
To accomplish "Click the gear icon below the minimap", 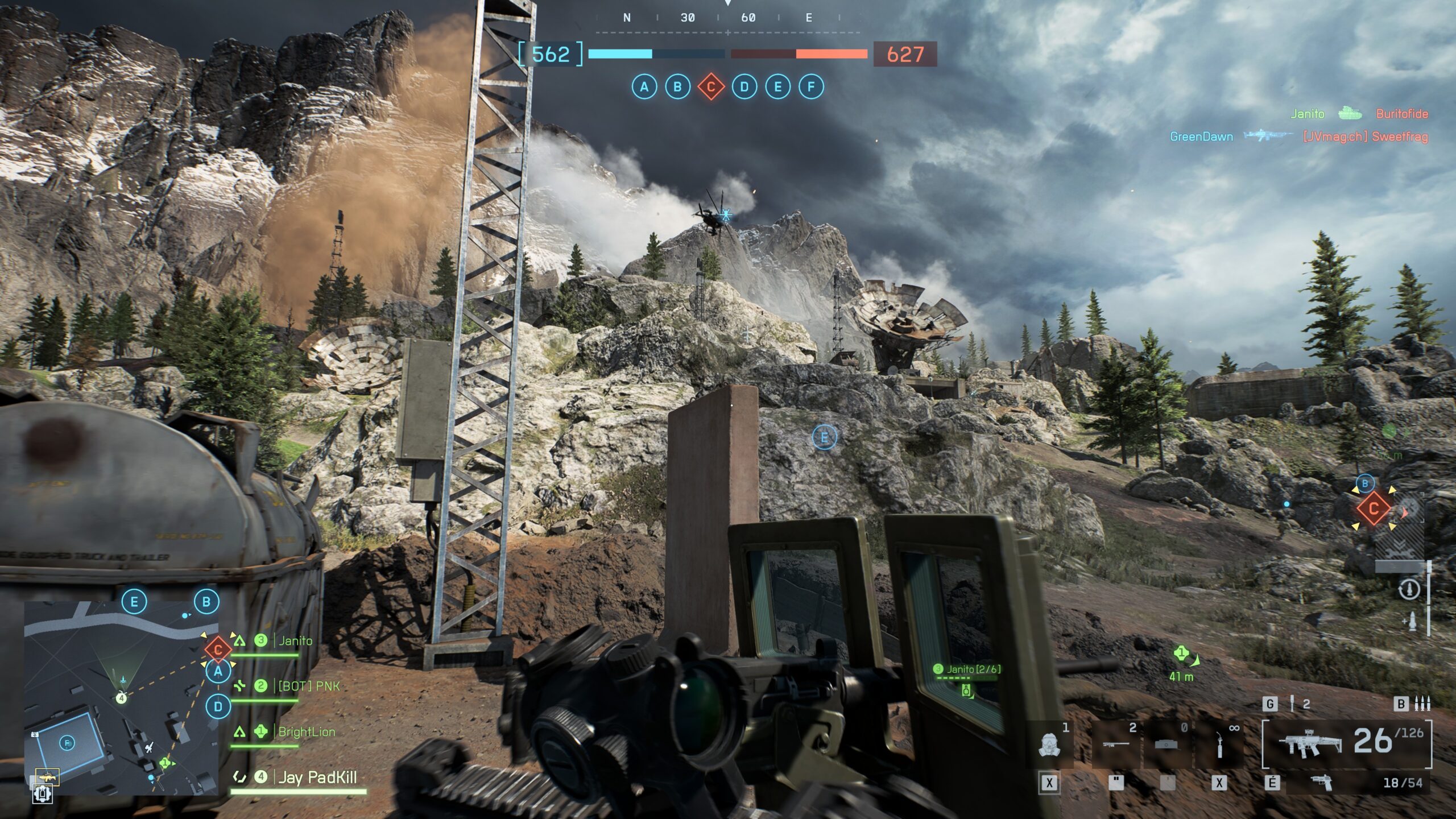I will pyautogui.click(x=43, y=793).
